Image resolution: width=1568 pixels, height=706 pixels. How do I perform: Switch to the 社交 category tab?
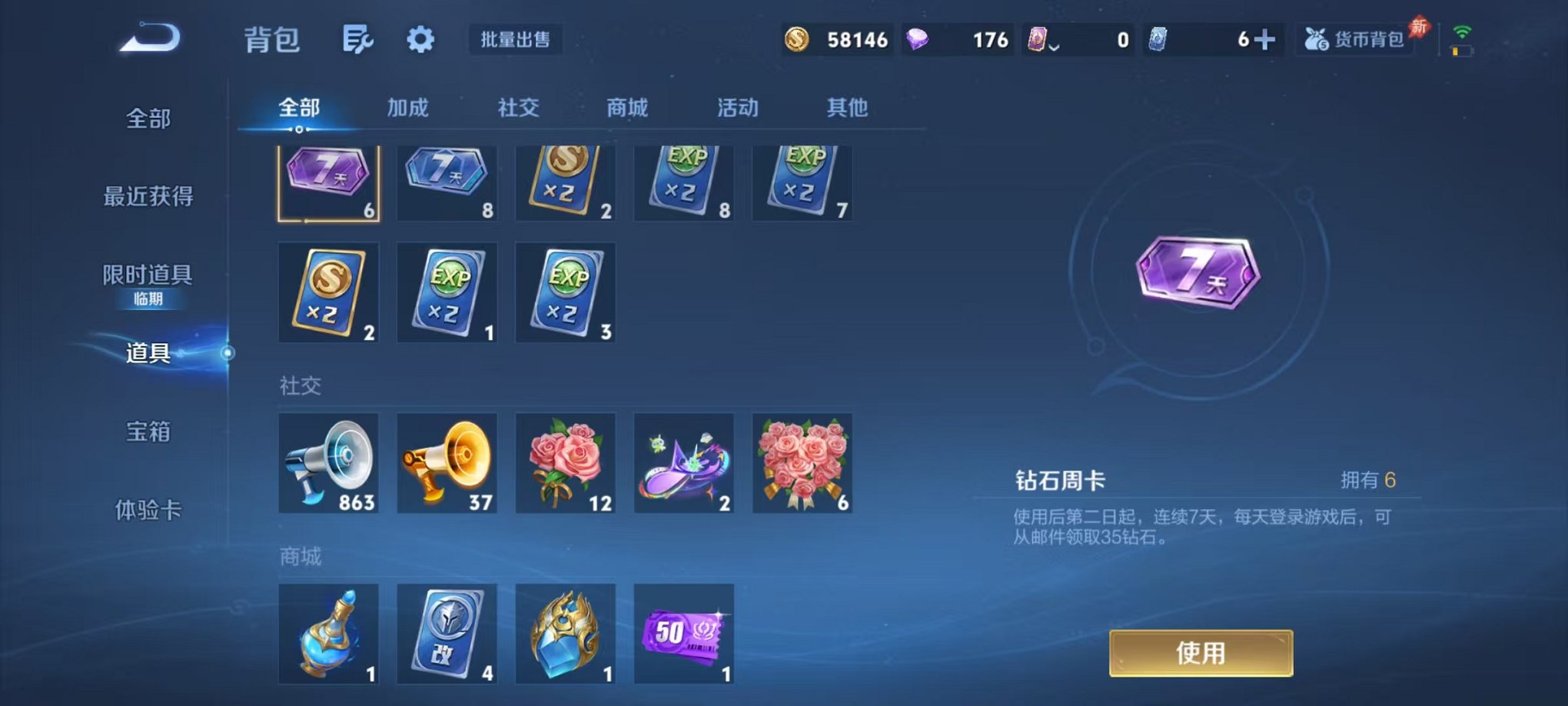click(x=520, y=108)
